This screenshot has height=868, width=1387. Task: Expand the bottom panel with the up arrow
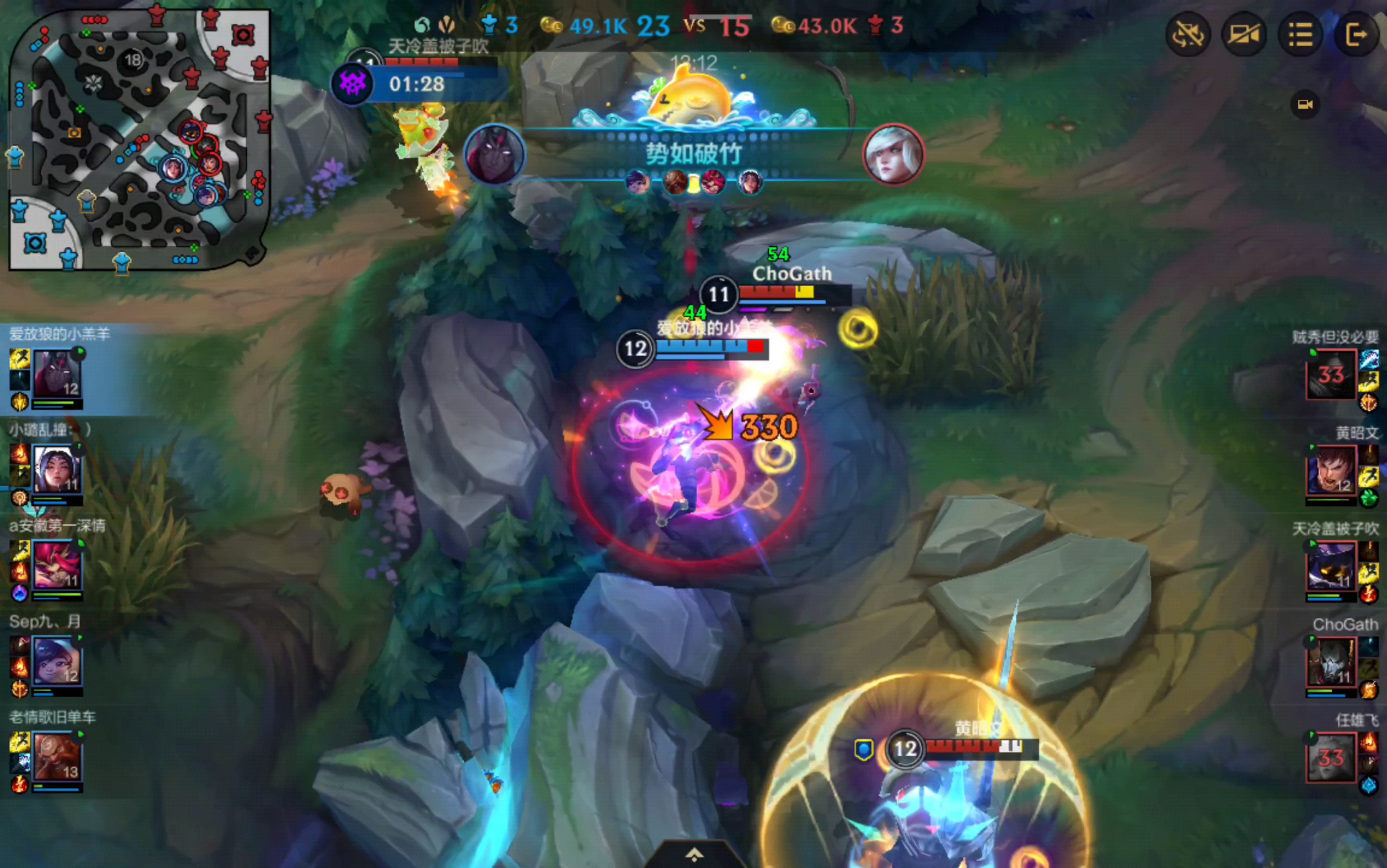(694, 855)
